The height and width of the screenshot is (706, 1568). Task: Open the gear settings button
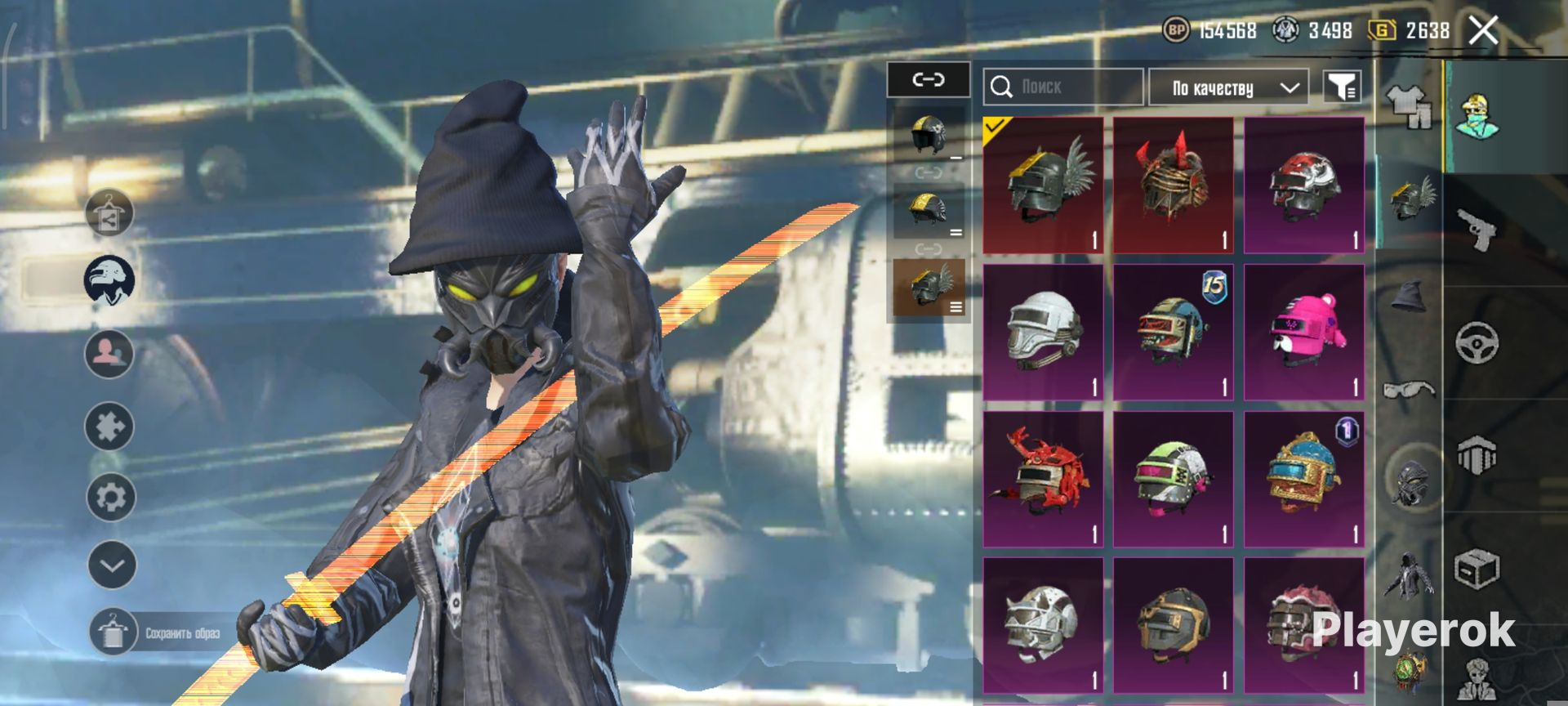pos(111,497)
